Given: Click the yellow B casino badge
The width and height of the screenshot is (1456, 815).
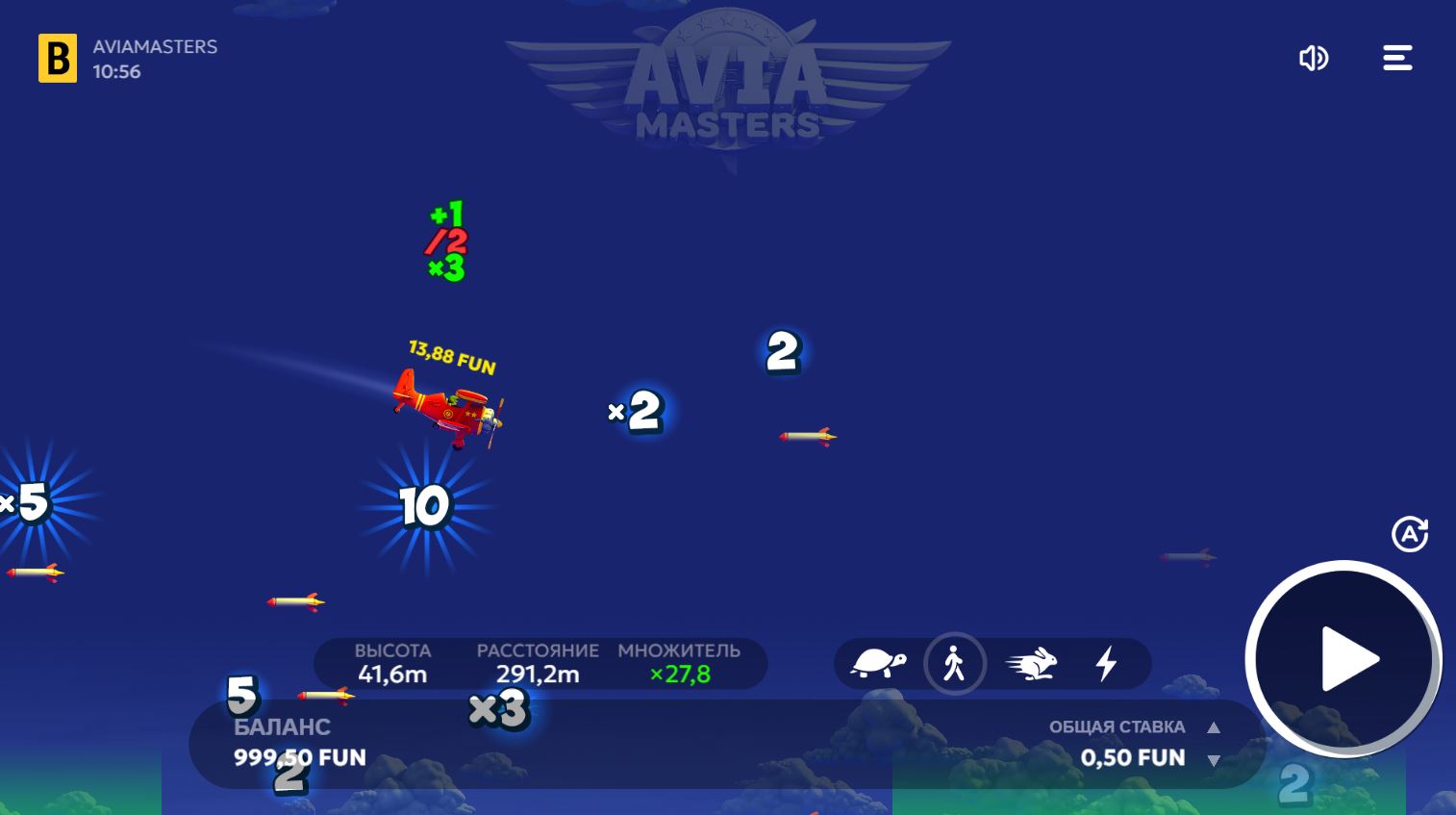Looking at the screenshot, I should click(58, 58).
